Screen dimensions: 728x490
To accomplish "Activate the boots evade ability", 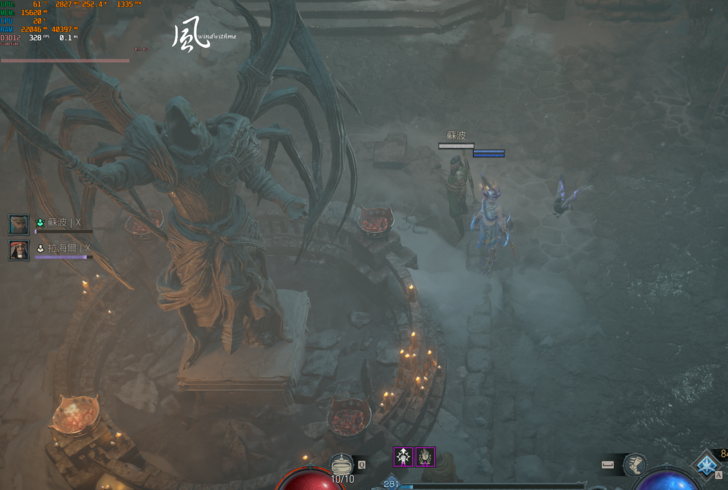I will (x=635, y=464).
